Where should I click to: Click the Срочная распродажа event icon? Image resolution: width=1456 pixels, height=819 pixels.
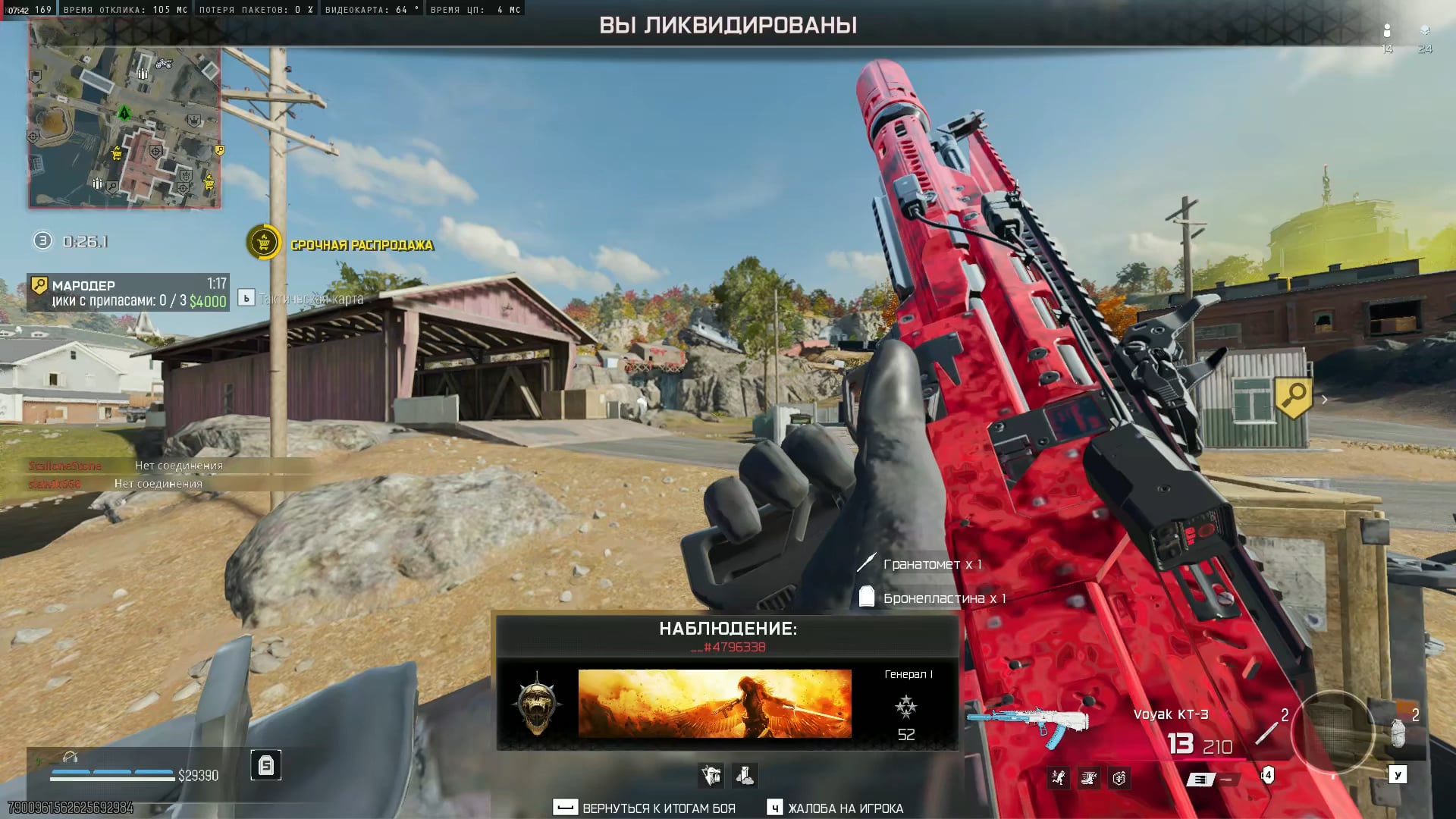pyautogui.click(x=263, y=243)
